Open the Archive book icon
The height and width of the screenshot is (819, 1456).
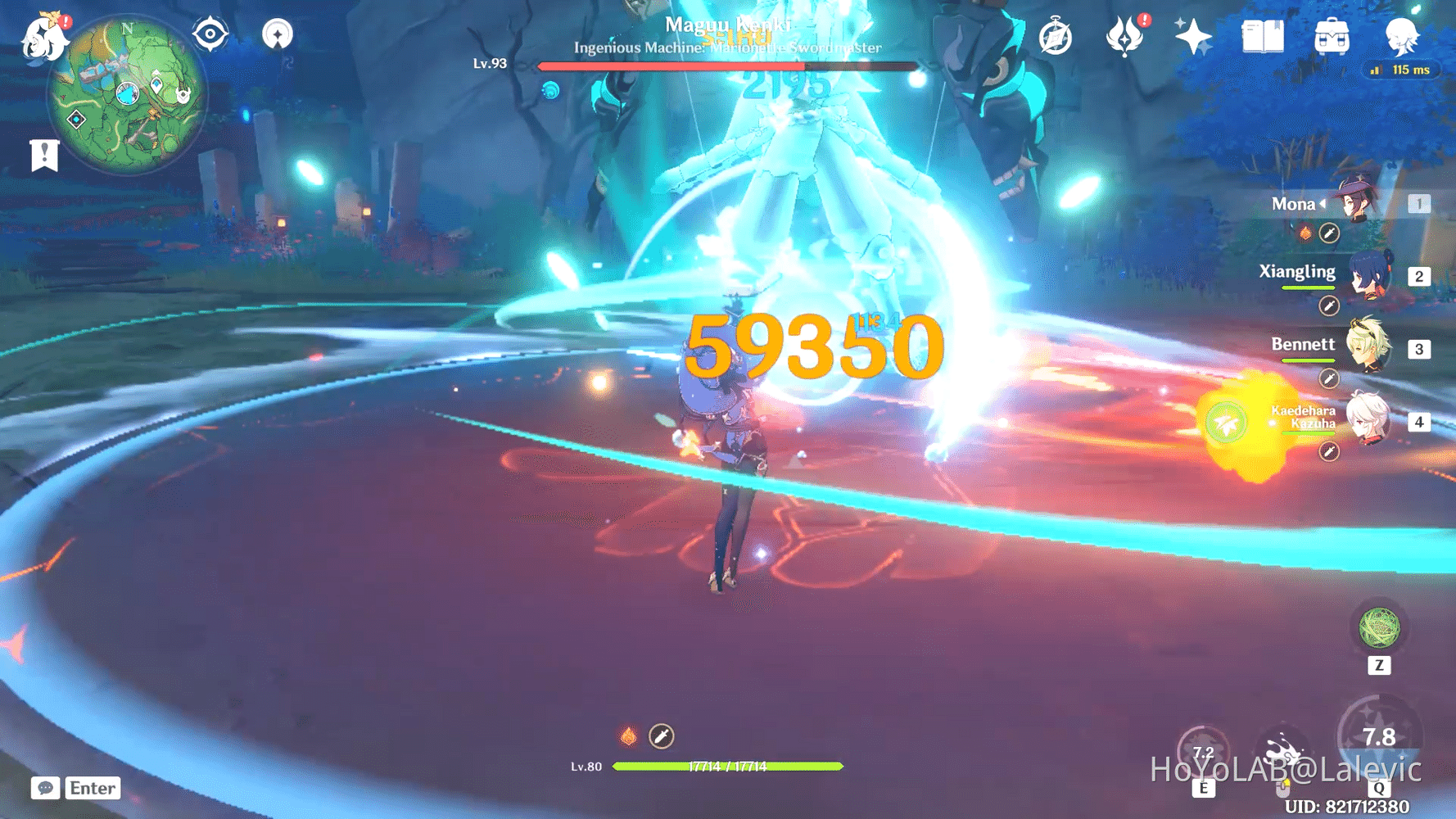click(1262, 35)
